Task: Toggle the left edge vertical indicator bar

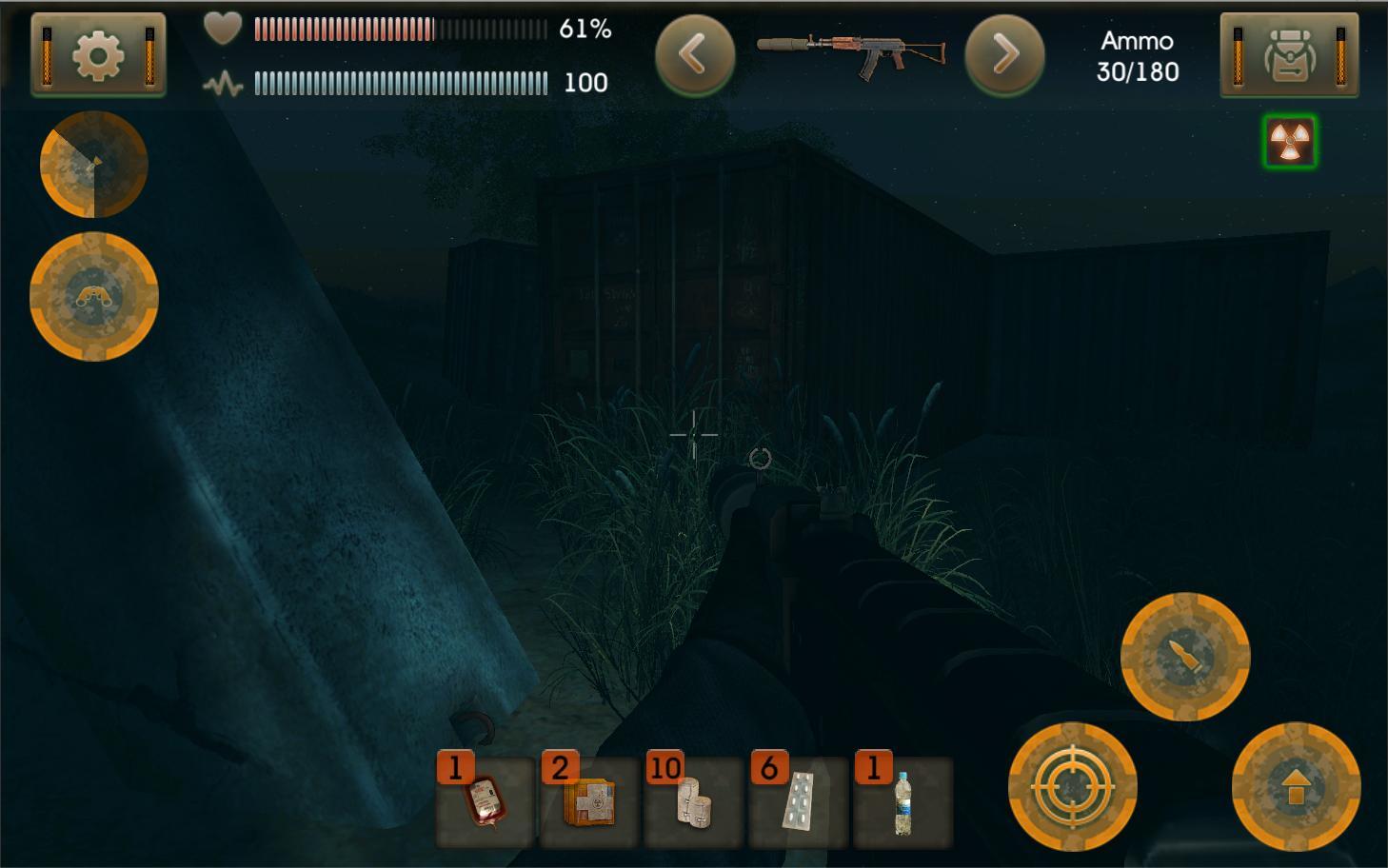Action: click(46, 54)
